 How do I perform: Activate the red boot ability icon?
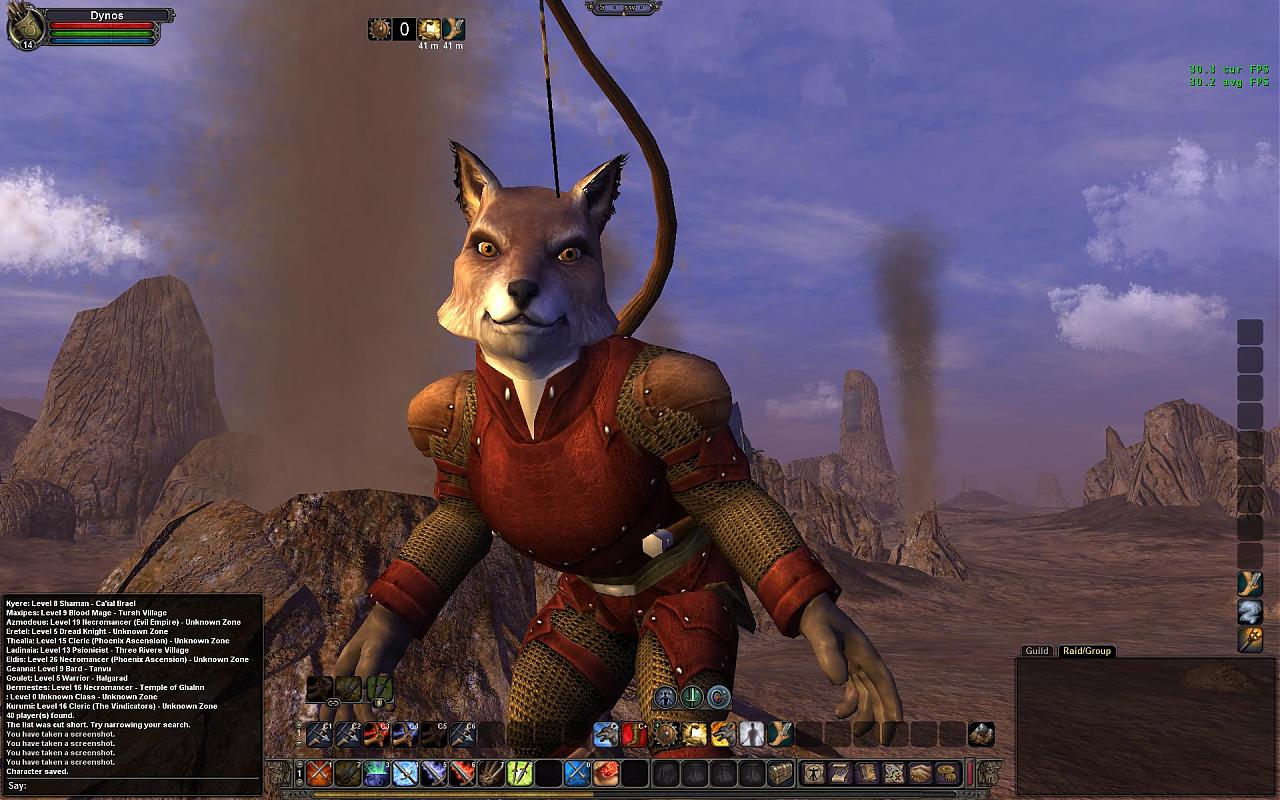point(634,735)
